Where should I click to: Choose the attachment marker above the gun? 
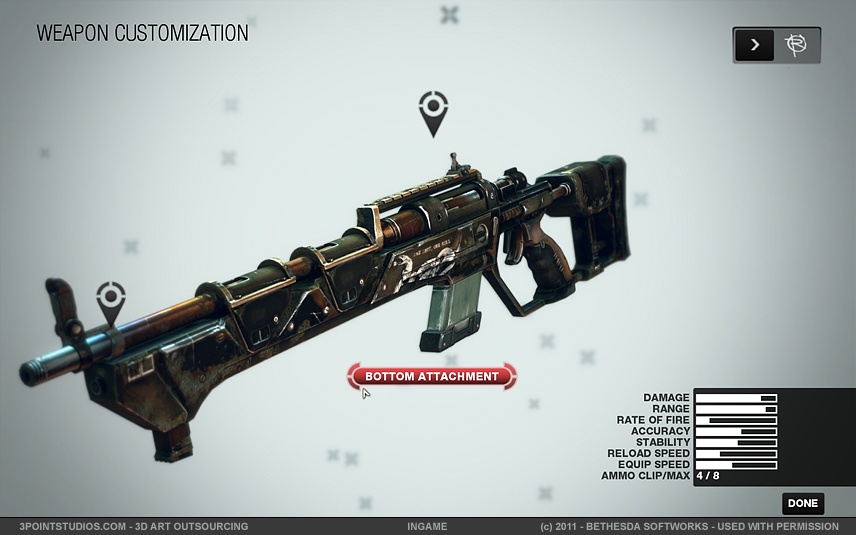coord(433,110)
